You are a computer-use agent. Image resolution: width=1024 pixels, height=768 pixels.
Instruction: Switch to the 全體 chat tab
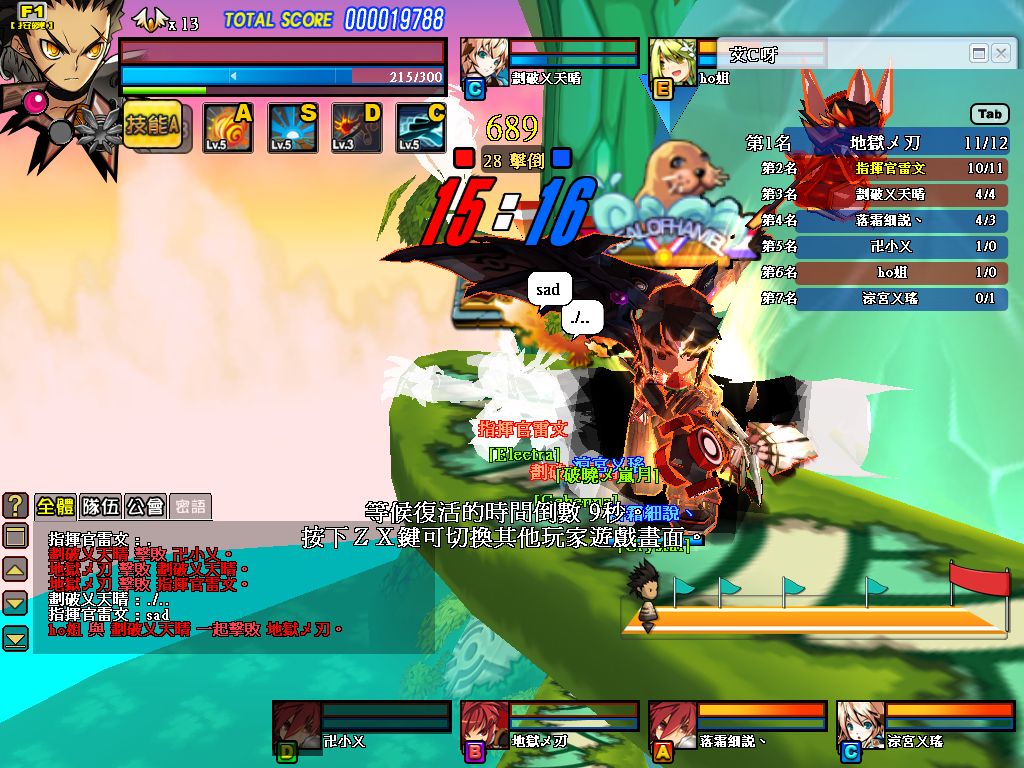[x=55, y=506]
